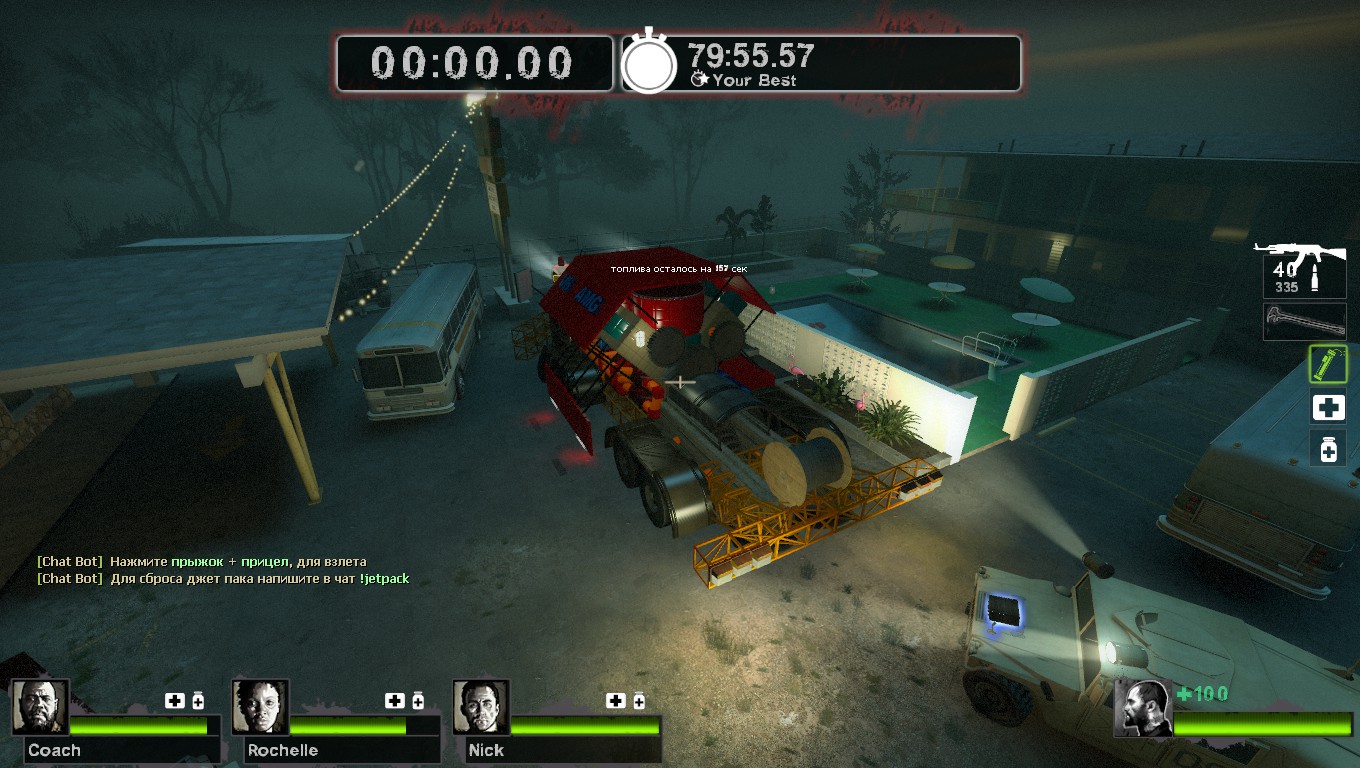Choose the pain pills bottle slot
1360x768 pixels.
(x=1328, y=448)
